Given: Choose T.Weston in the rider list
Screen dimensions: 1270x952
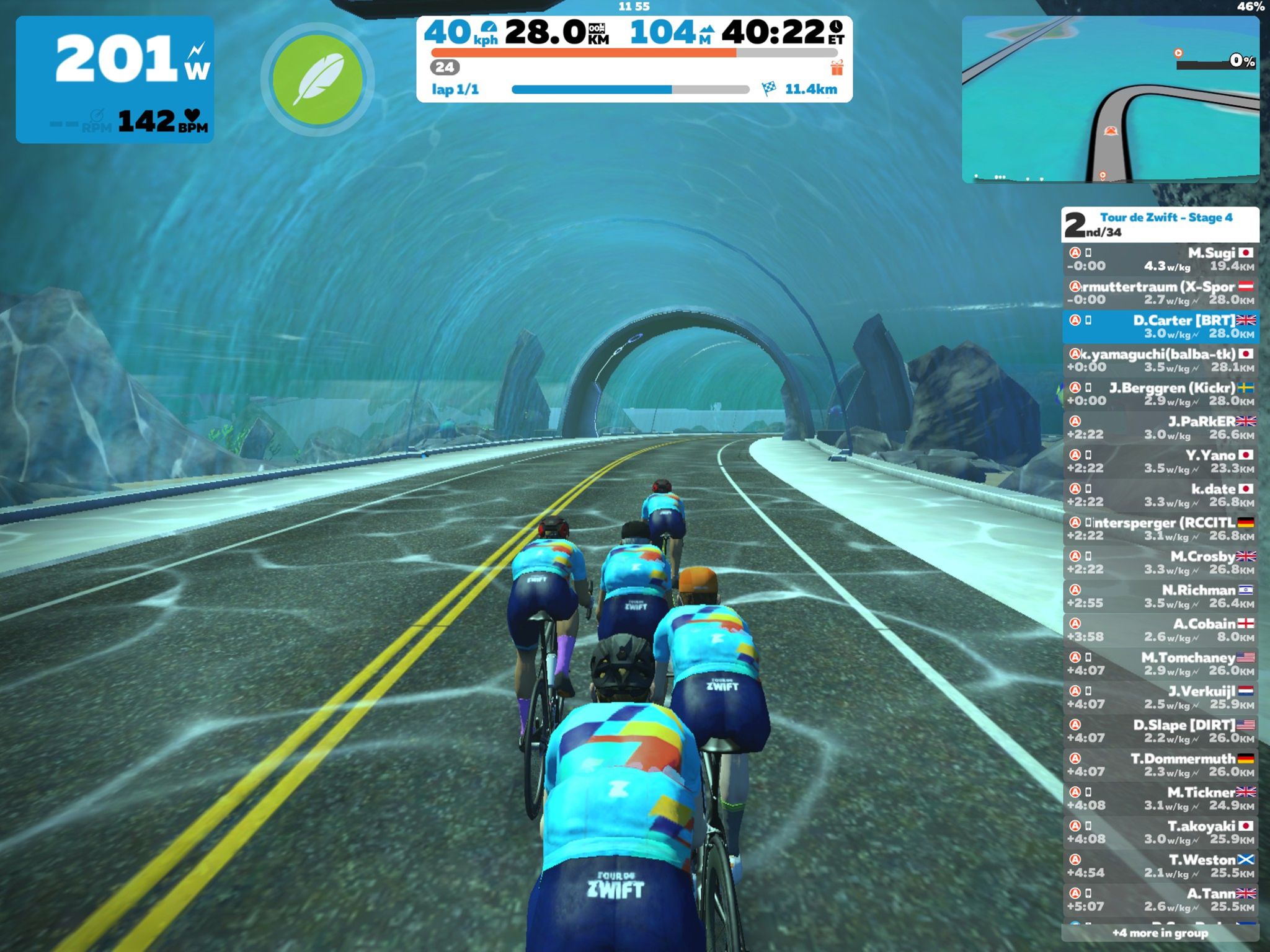Looking at the screenshot, I should coord(1160,866).
